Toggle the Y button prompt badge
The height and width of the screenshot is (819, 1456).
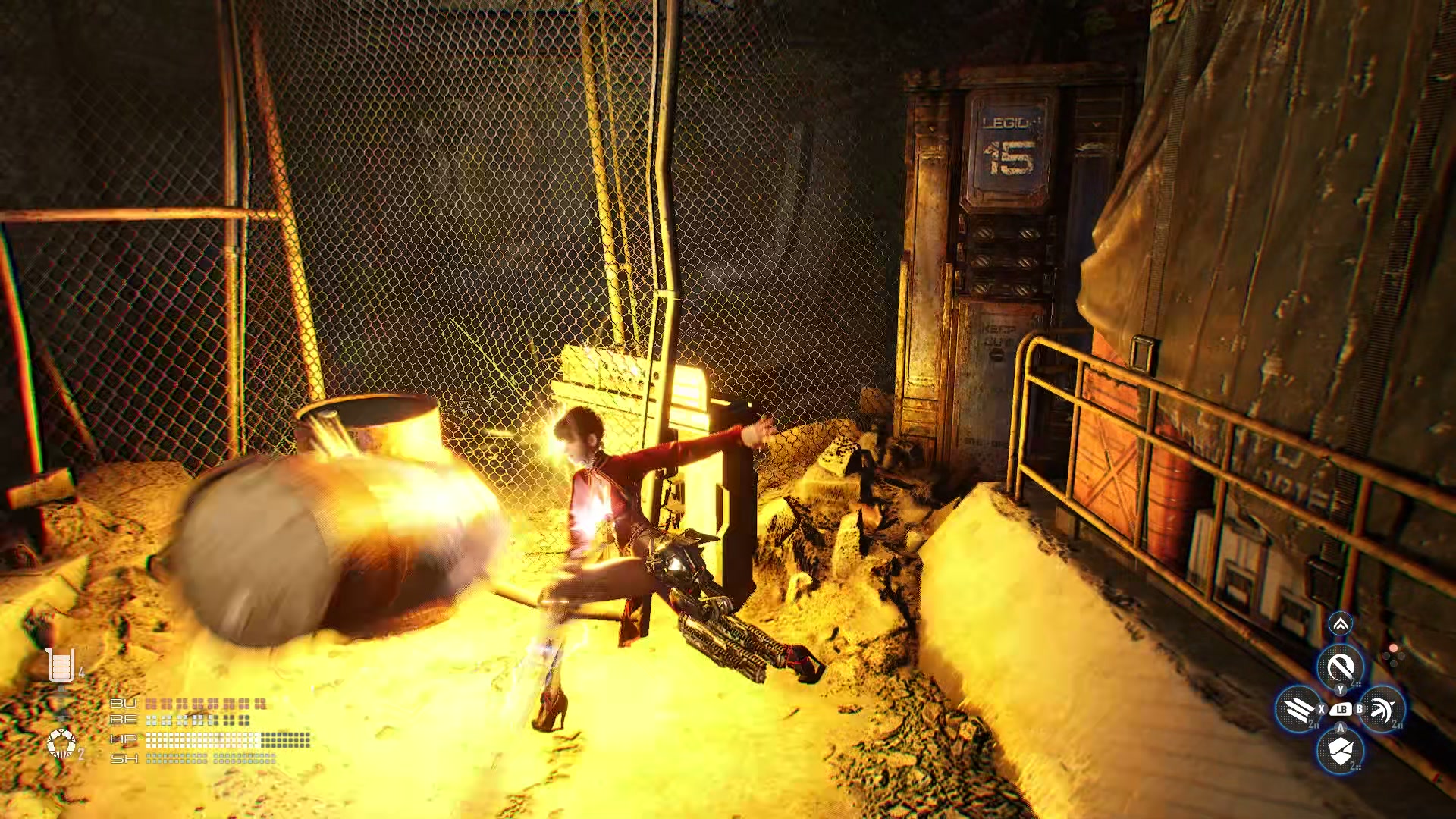pyautogui.click(x=1341, y=689)
